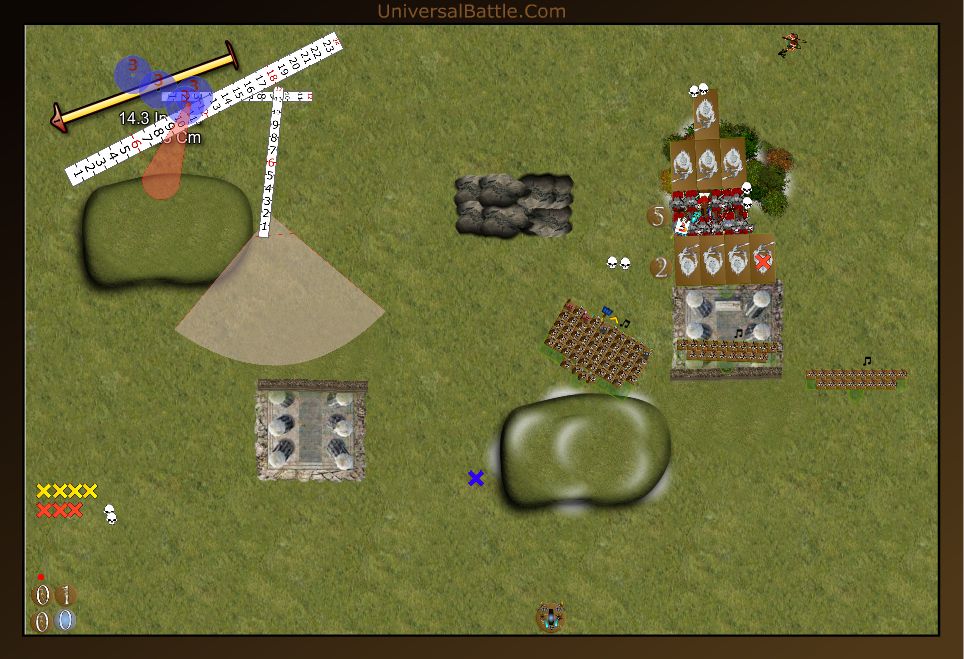Select the lone unit at bottom center

click(549, 617)
